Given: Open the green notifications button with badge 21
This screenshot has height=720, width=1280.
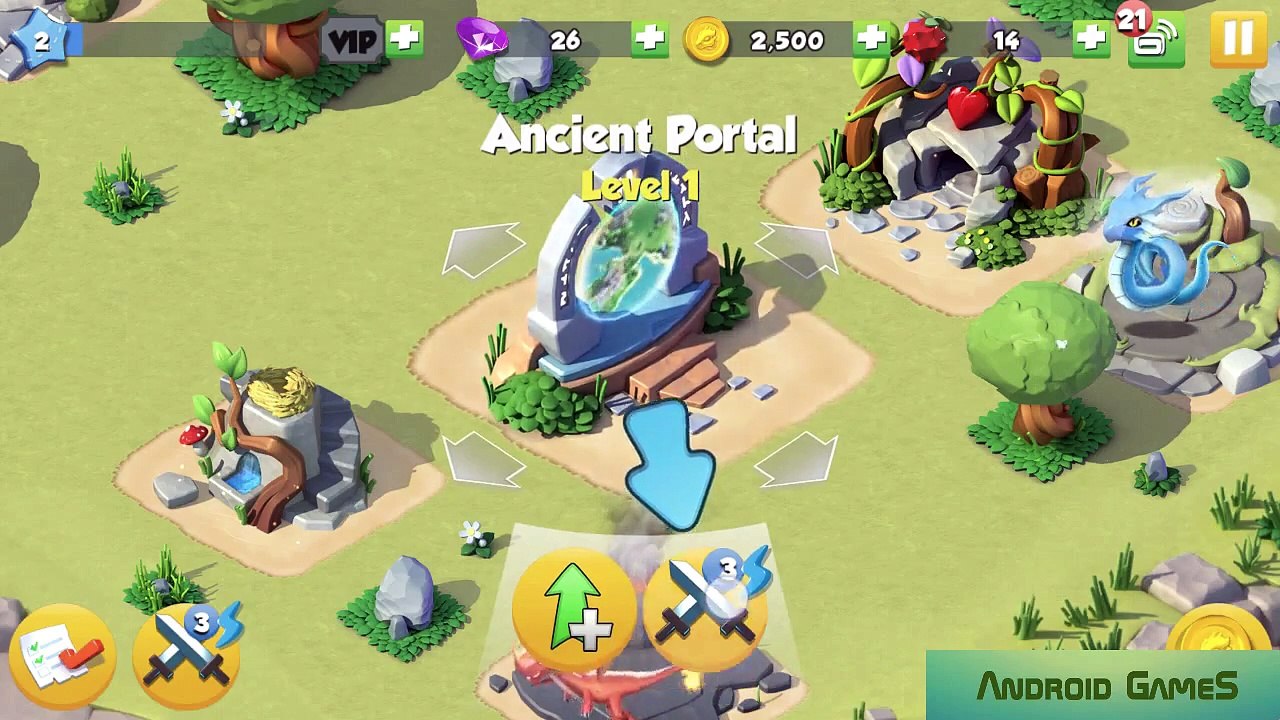Looking at the screenshot, I should click(1155, 41).
